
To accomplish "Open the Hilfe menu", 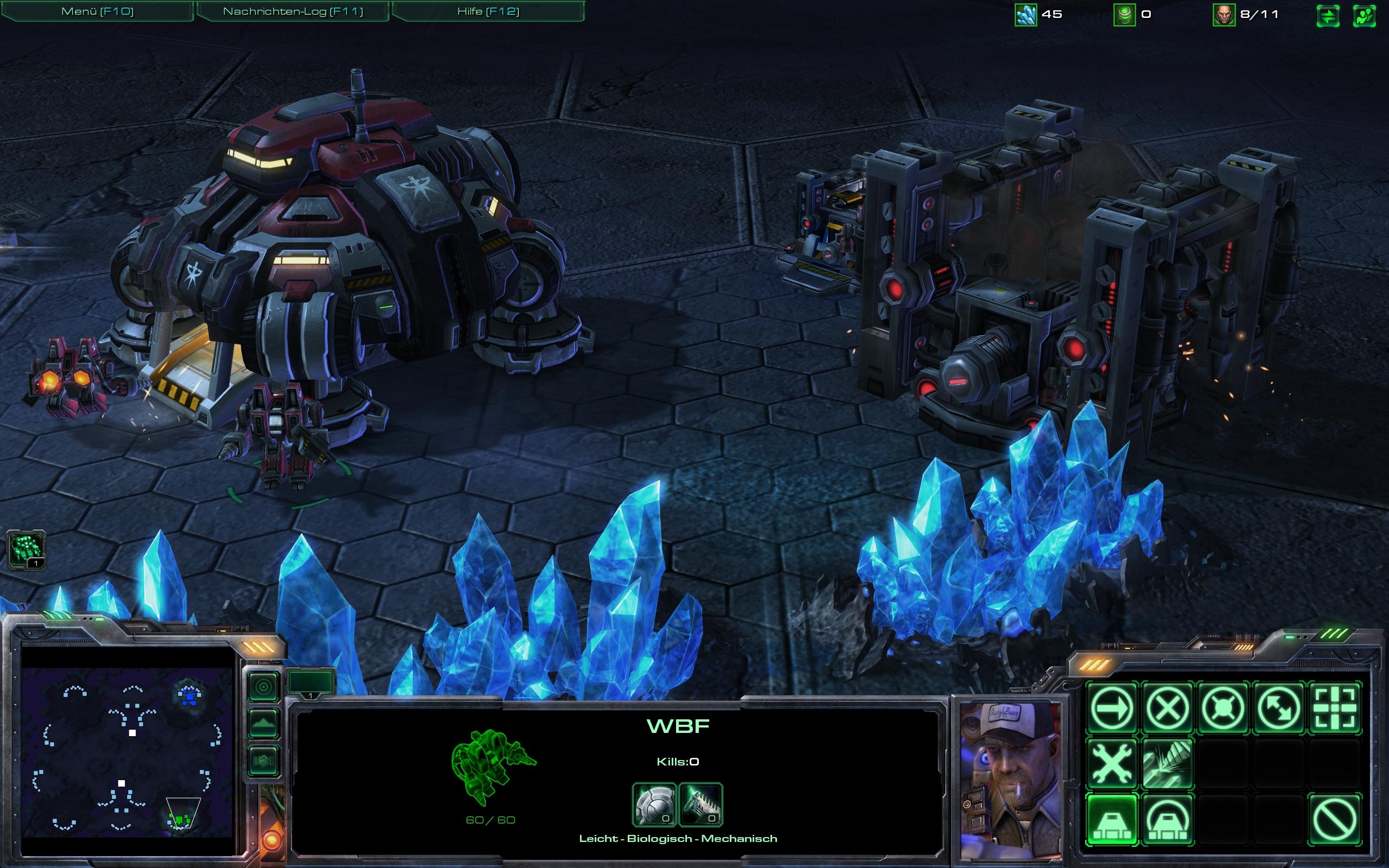I will [x=488, y=11].
